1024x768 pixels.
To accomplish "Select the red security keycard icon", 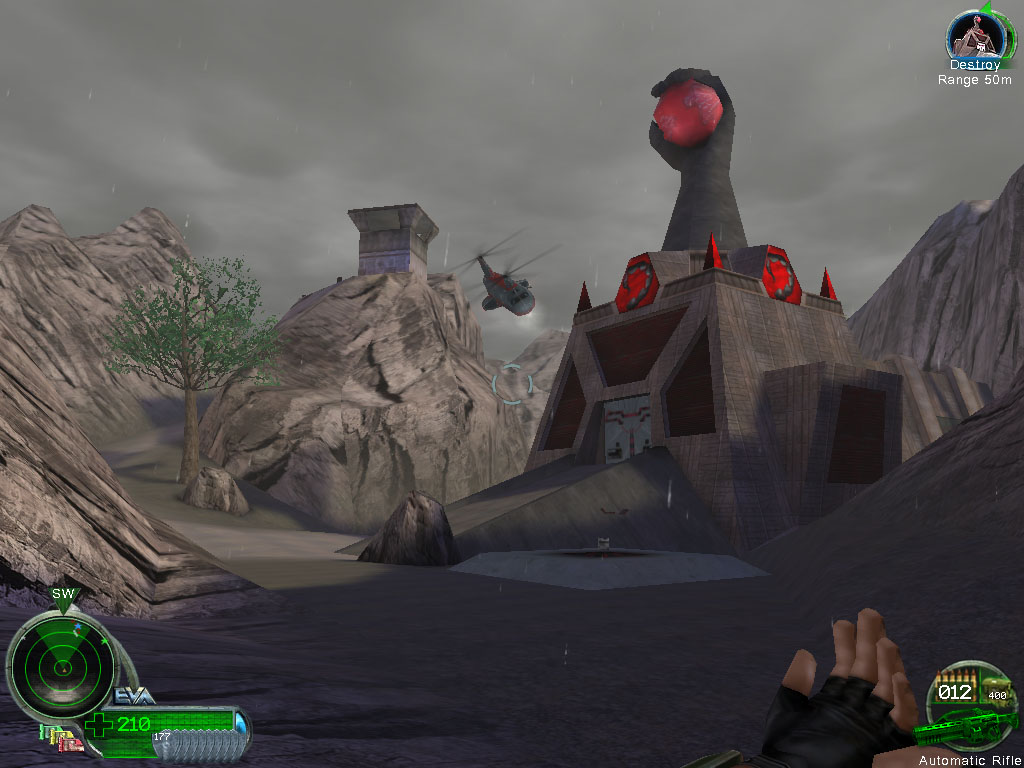I will [x=72, y=747].
